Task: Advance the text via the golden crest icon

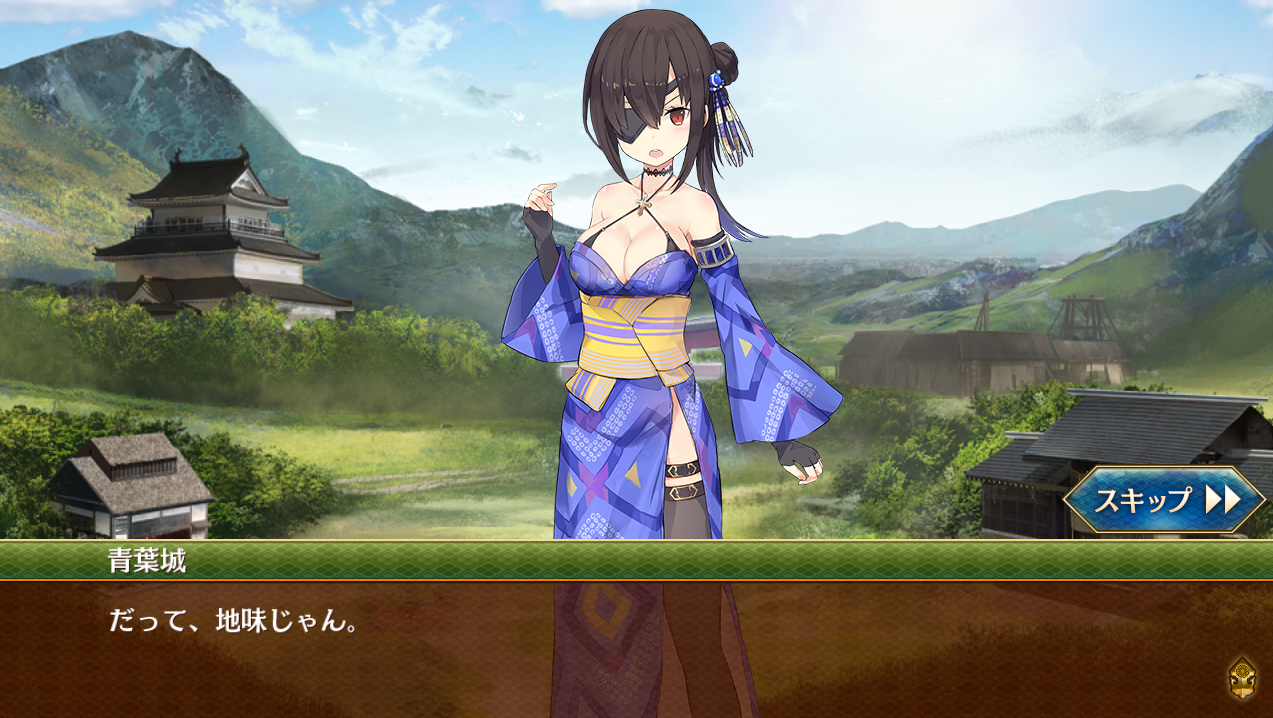Action: tap(1242, 678)
